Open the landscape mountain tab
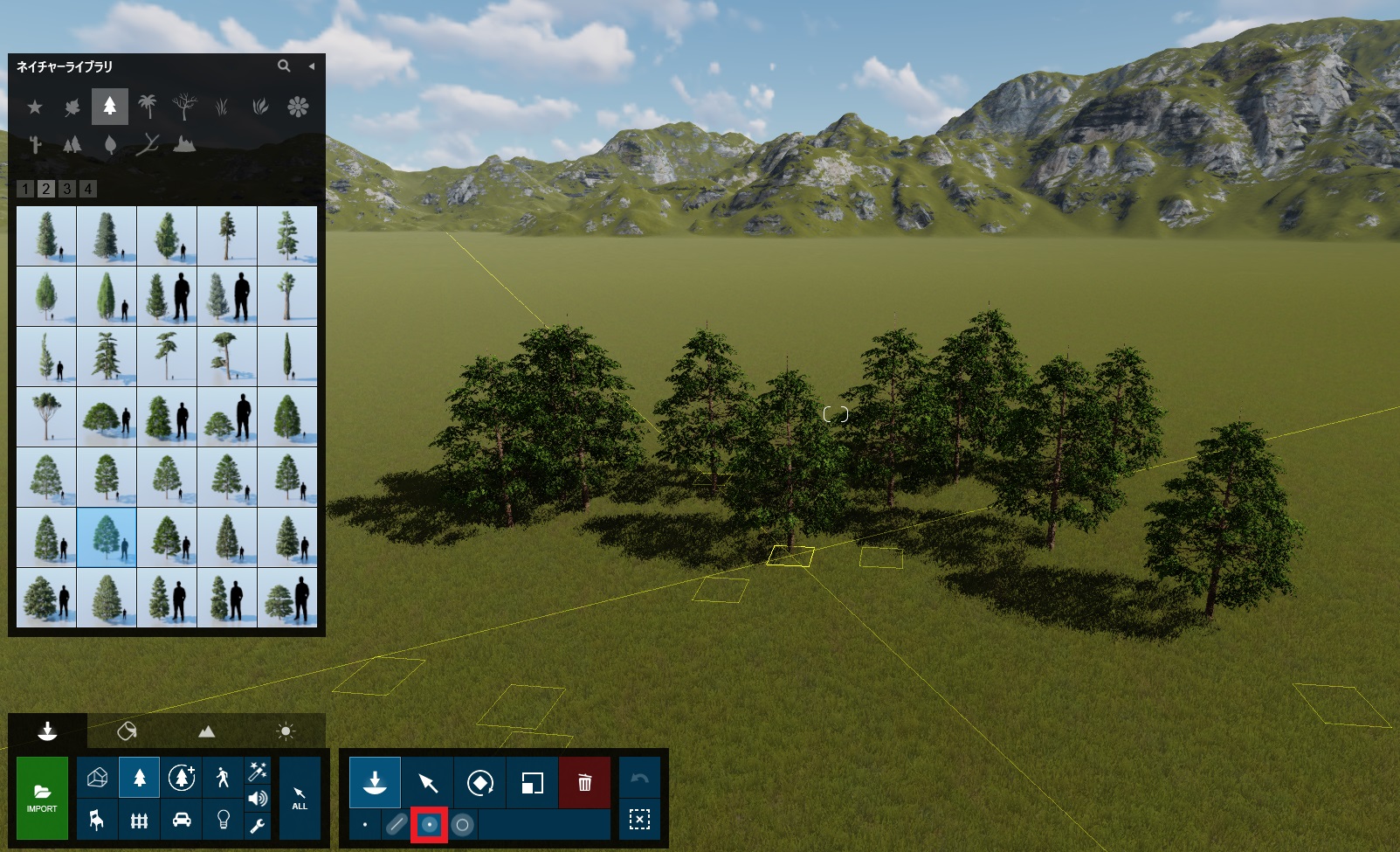Viewport: 1400px width, 852px height. [x=206, y=731]
